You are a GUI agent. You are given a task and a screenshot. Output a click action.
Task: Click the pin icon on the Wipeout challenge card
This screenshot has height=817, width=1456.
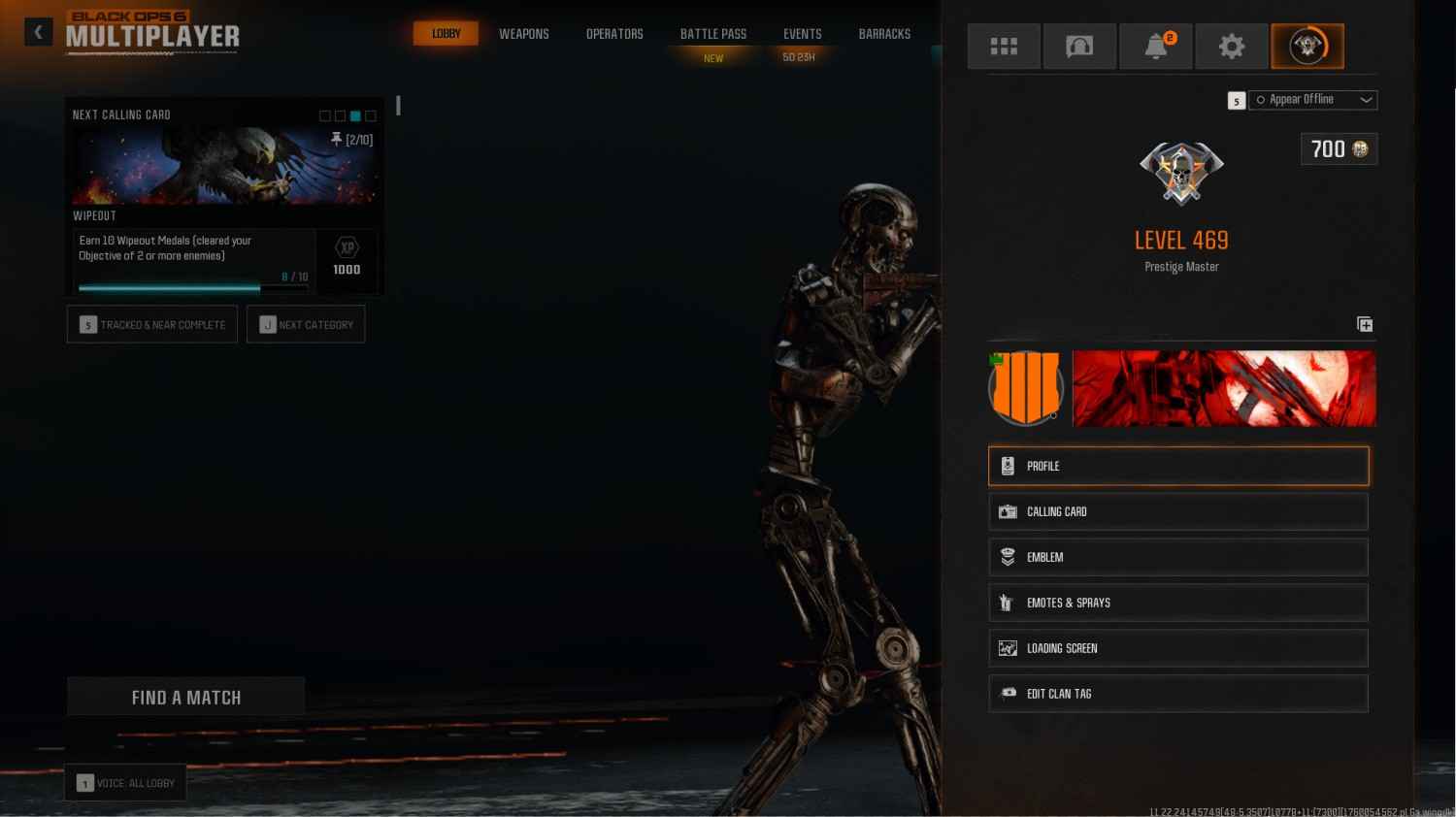tap(335, 140)
